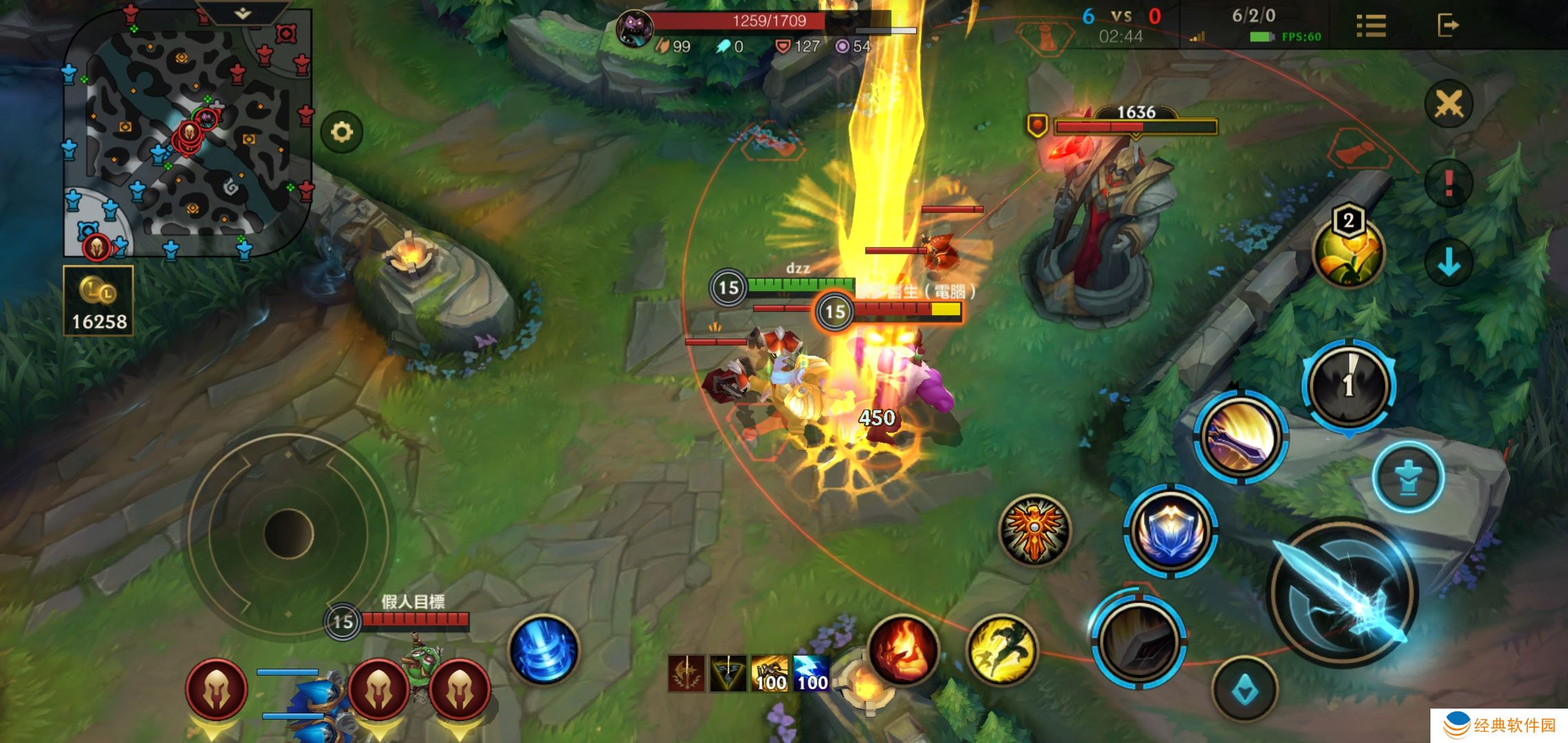The image size is (1568, 743).
Task: Target turrets with the tower button
Action: 1408,477
